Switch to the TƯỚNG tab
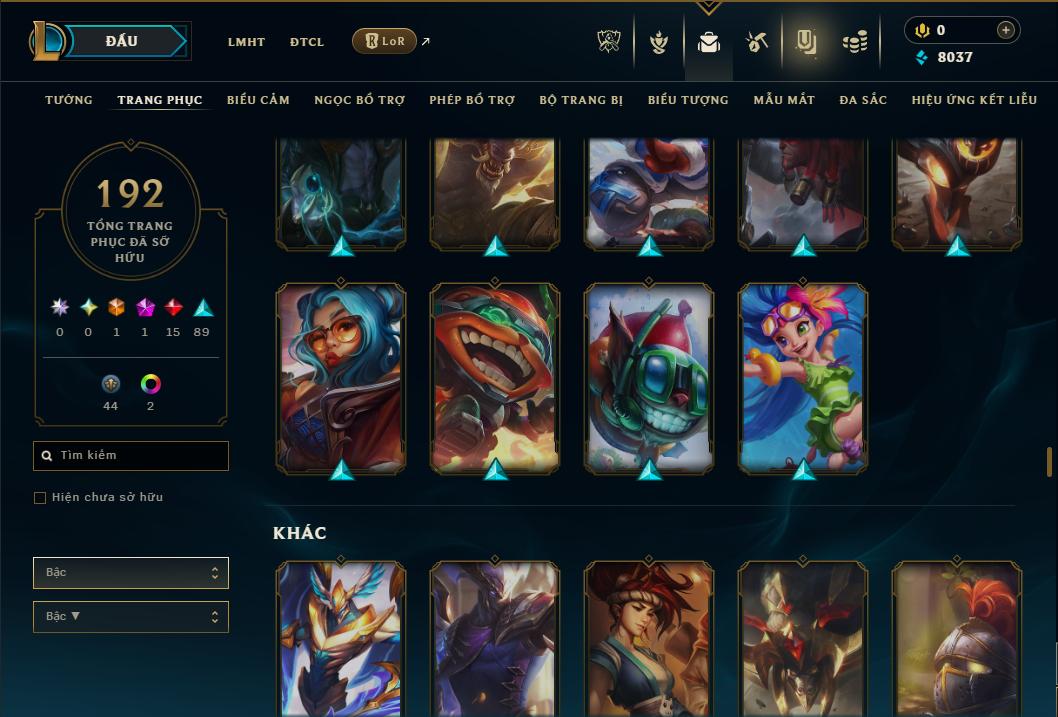 coord(69,100)
